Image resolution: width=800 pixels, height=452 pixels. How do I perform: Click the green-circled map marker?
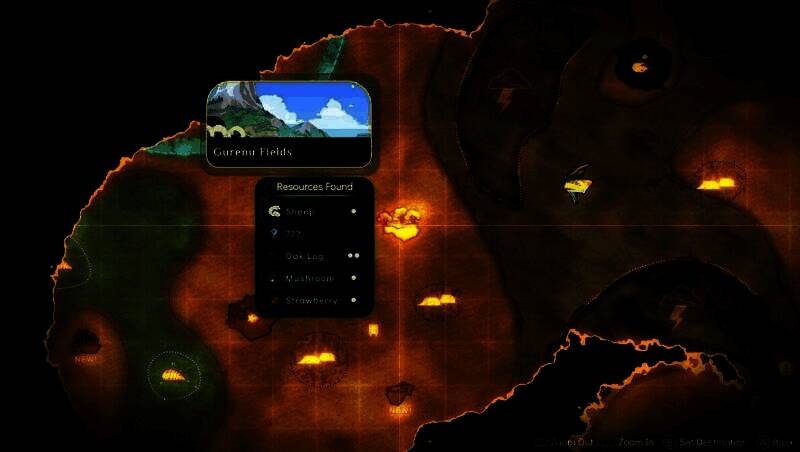[x=174, y=375]
